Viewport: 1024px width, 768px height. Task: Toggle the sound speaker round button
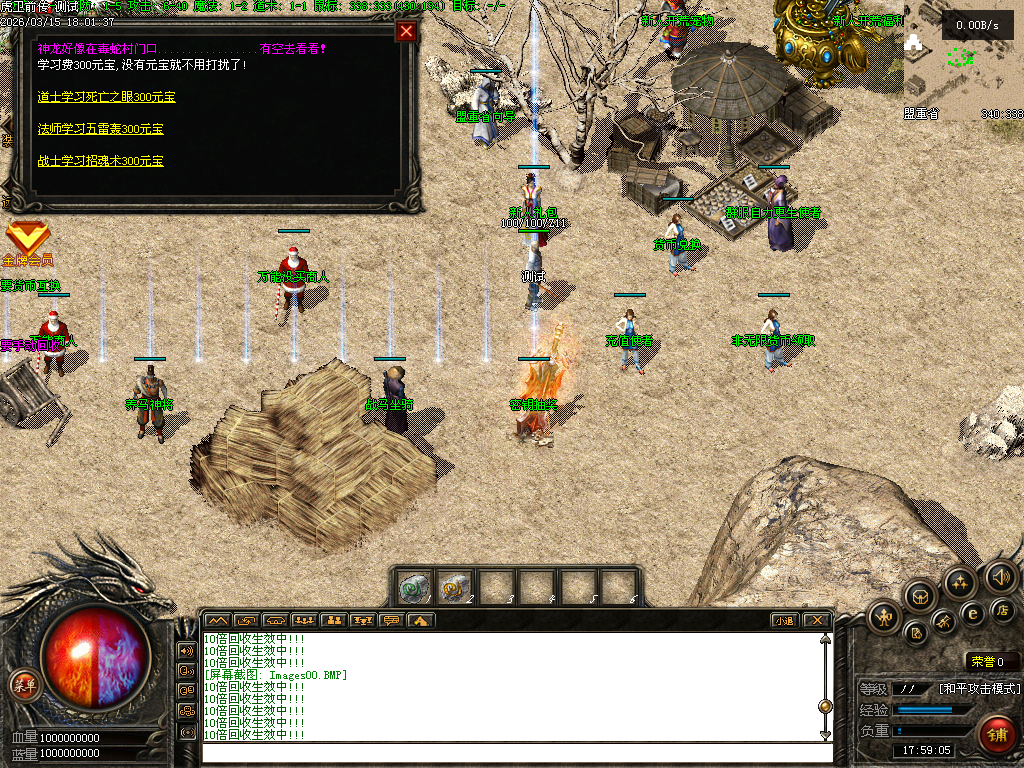pos(1000,577)
